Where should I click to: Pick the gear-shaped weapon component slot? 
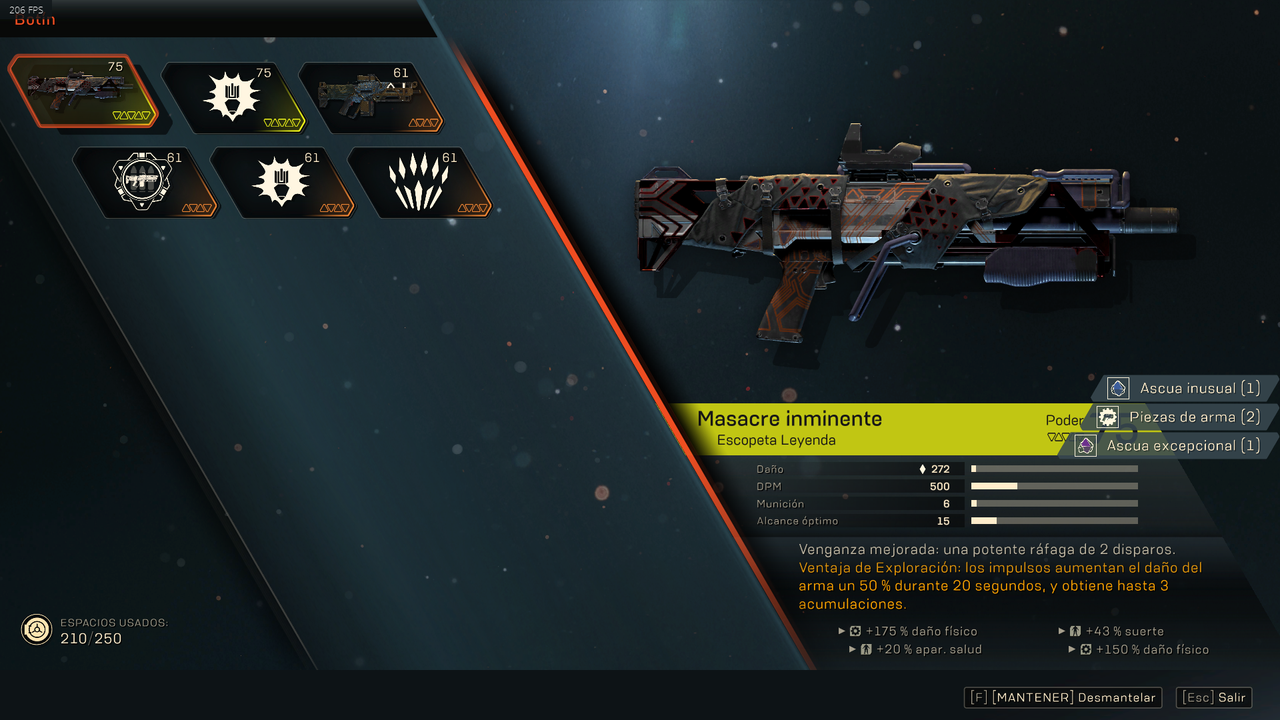click(144, 182)
